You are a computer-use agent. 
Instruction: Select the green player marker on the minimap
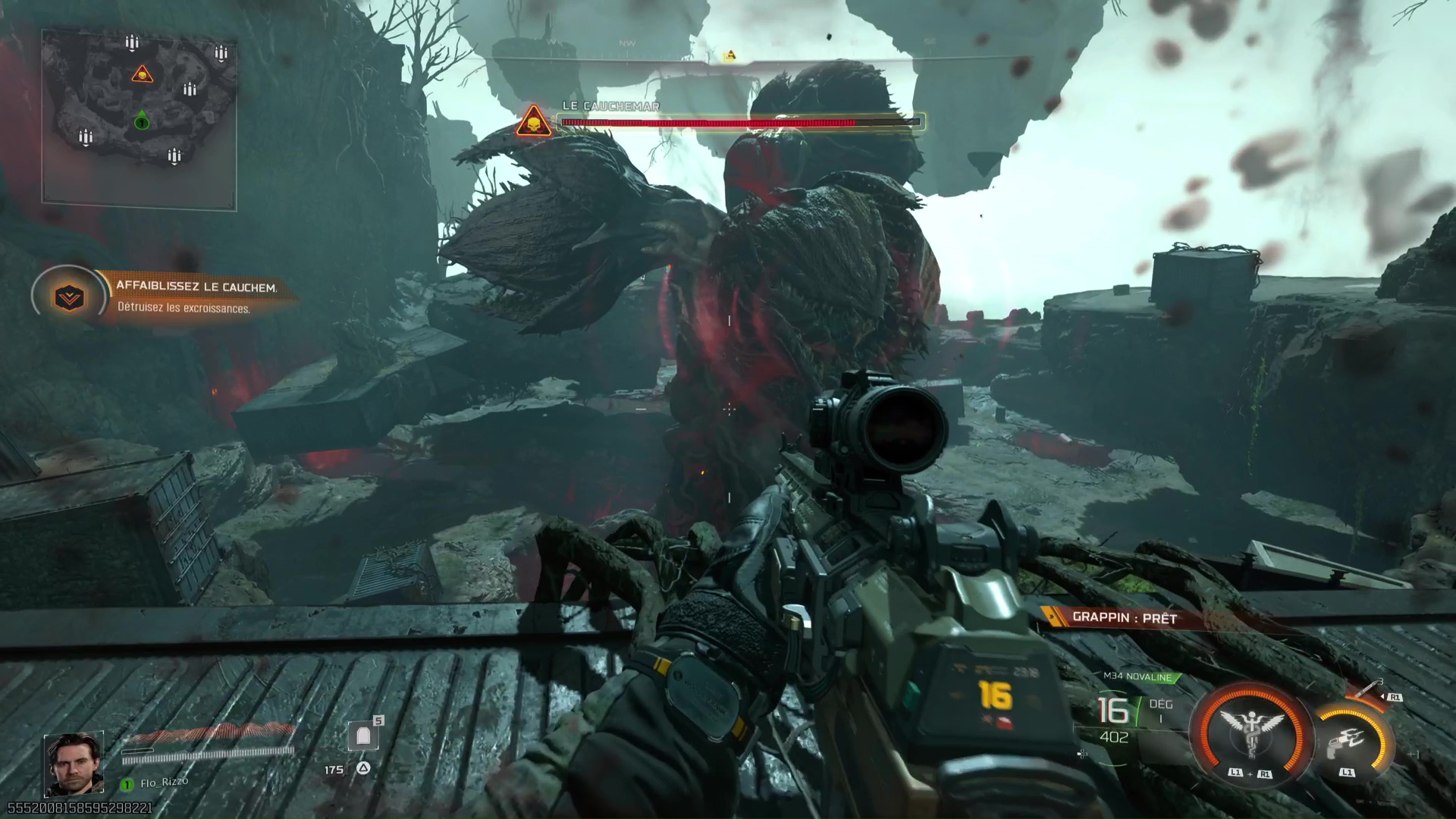[x=141, y=123]
